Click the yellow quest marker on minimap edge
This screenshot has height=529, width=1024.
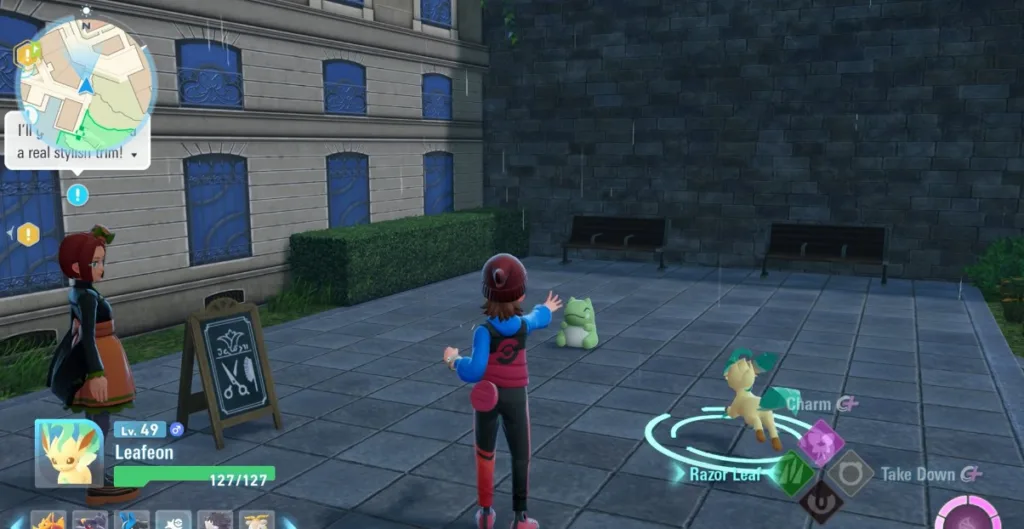pos(27,55)
